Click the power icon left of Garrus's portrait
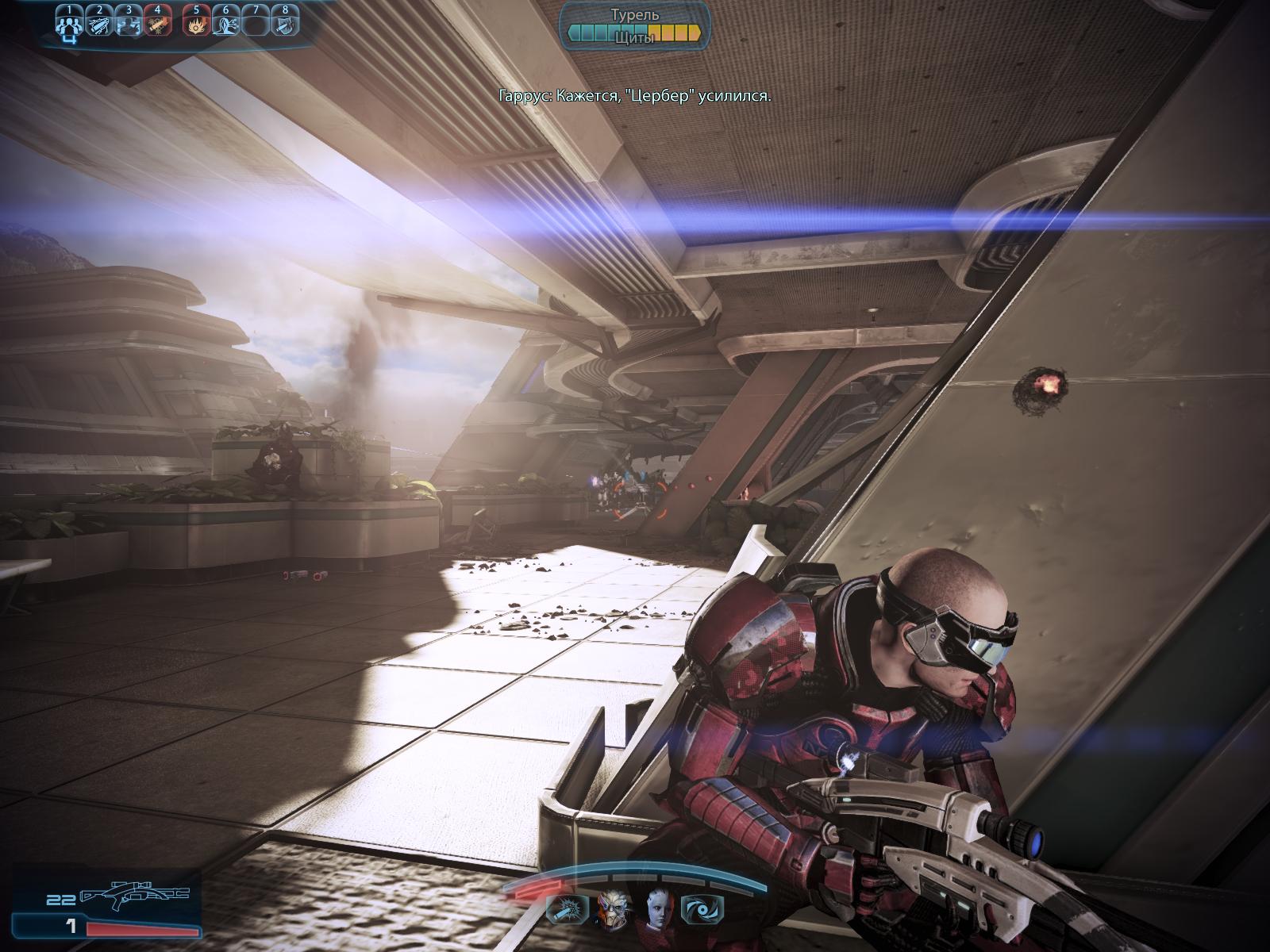 coord(568,909)
